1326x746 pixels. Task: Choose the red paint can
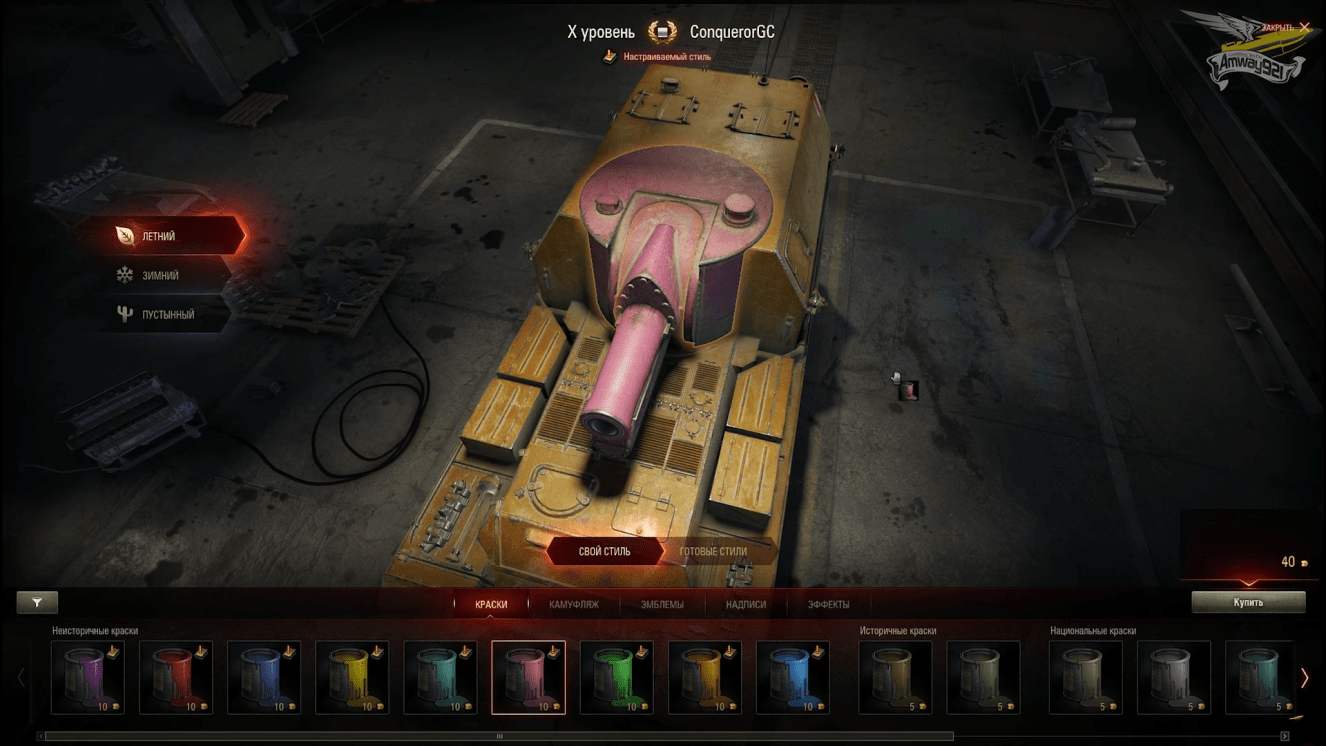pyautogui.click(x=176, y=677)
